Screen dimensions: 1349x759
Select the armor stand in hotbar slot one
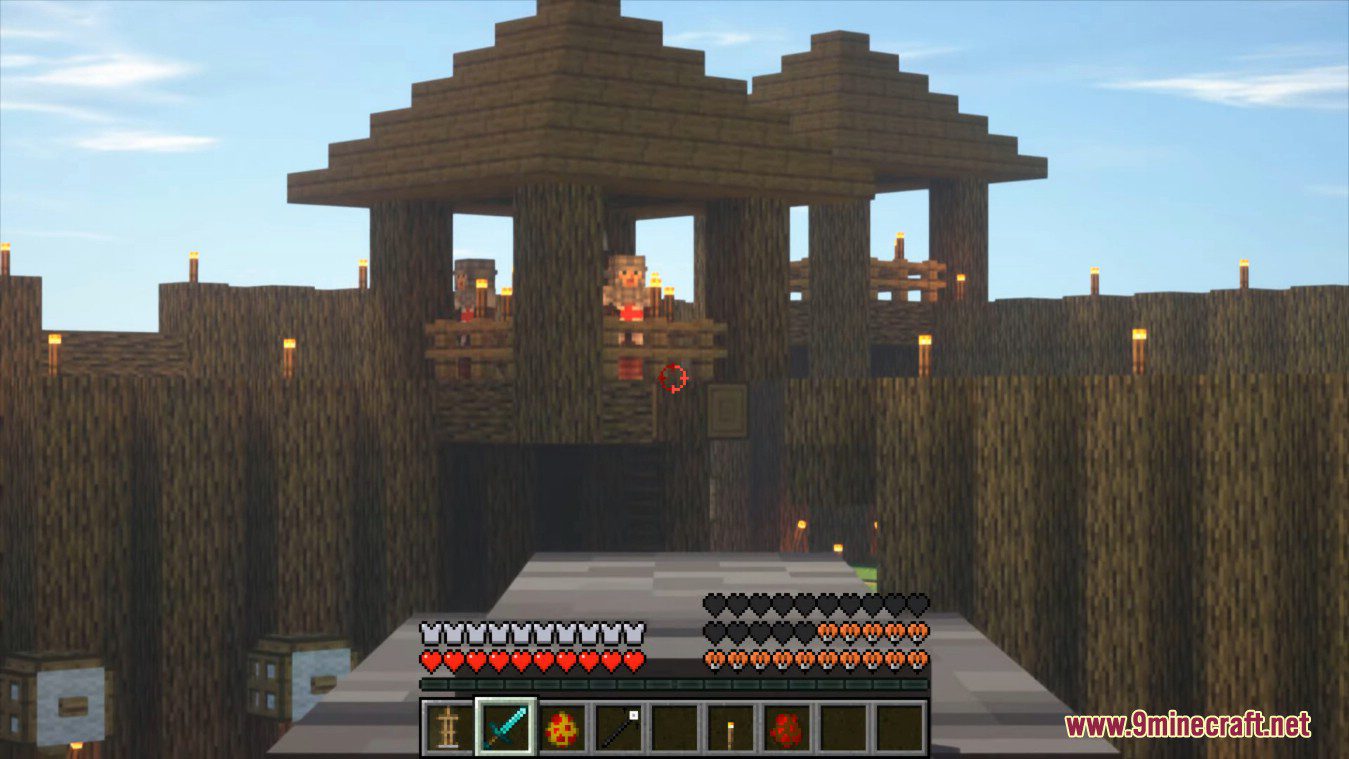(446, 727)
